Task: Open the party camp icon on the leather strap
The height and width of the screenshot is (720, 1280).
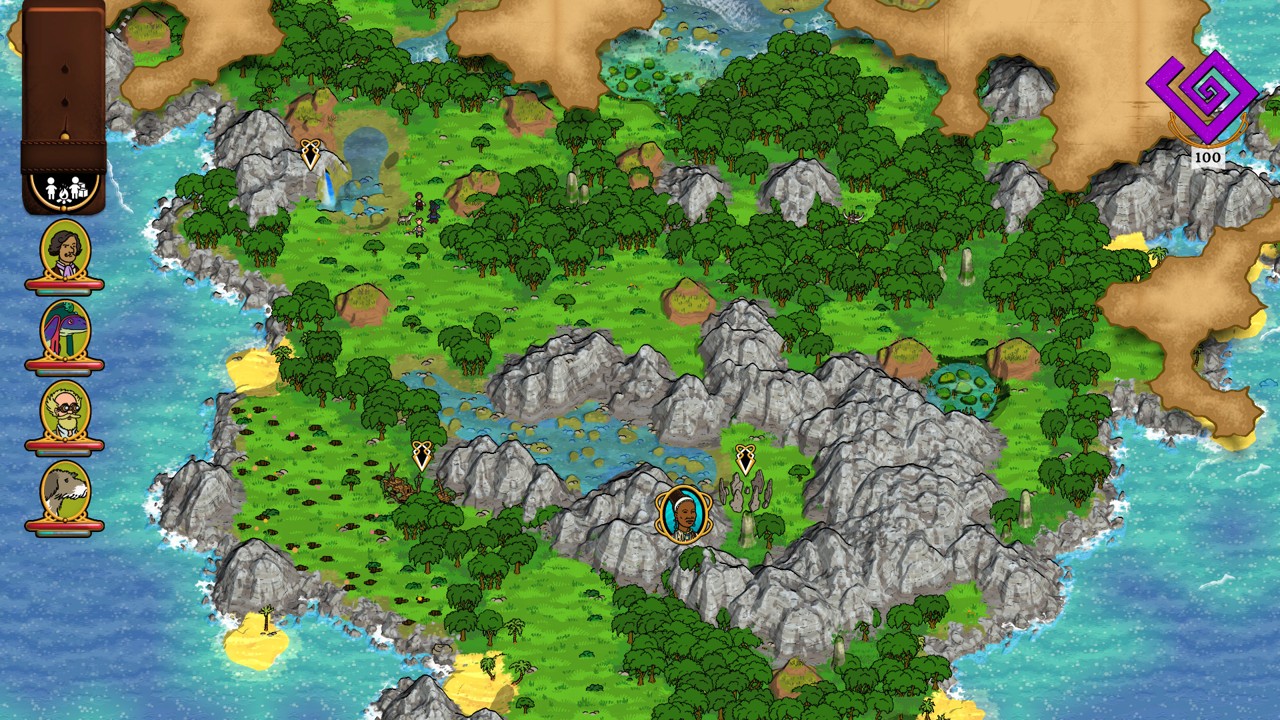Action: pyautogui.click(x=64, y=189)
